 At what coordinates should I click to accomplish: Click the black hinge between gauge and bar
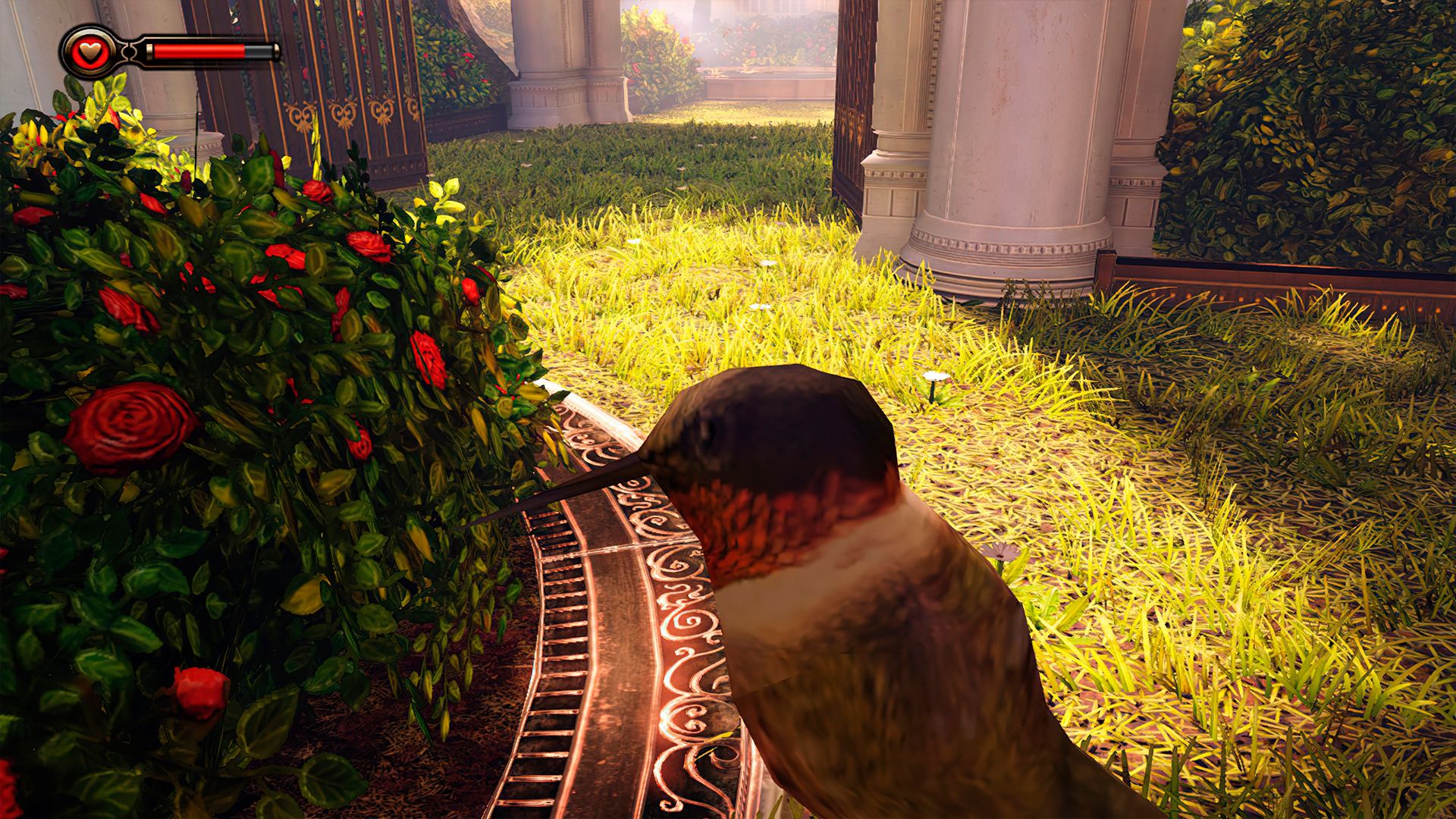tap(129, 52)
